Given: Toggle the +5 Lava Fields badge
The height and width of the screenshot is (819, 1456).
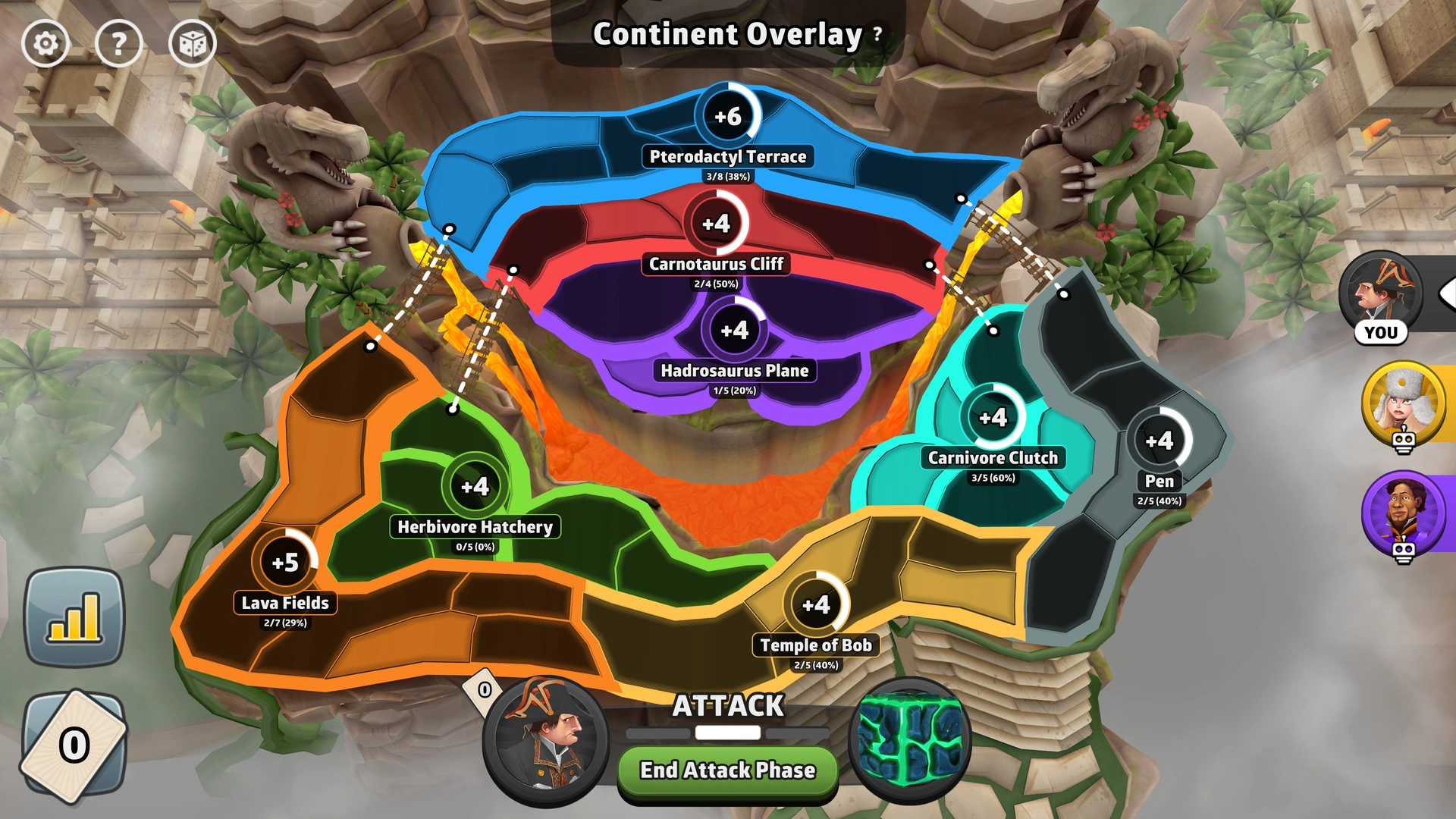Looking at the screenshot, I should coord(285,562).
